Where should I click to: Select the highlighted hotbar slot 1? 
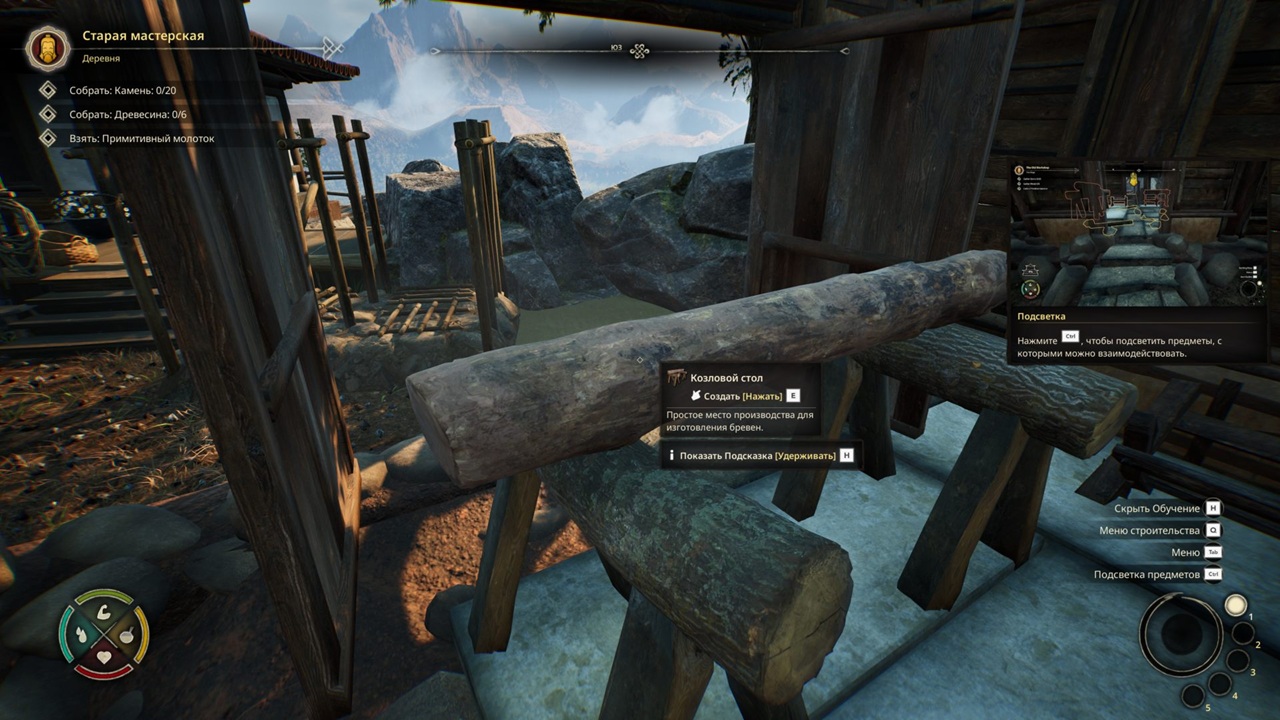[x=1236, y=605]
